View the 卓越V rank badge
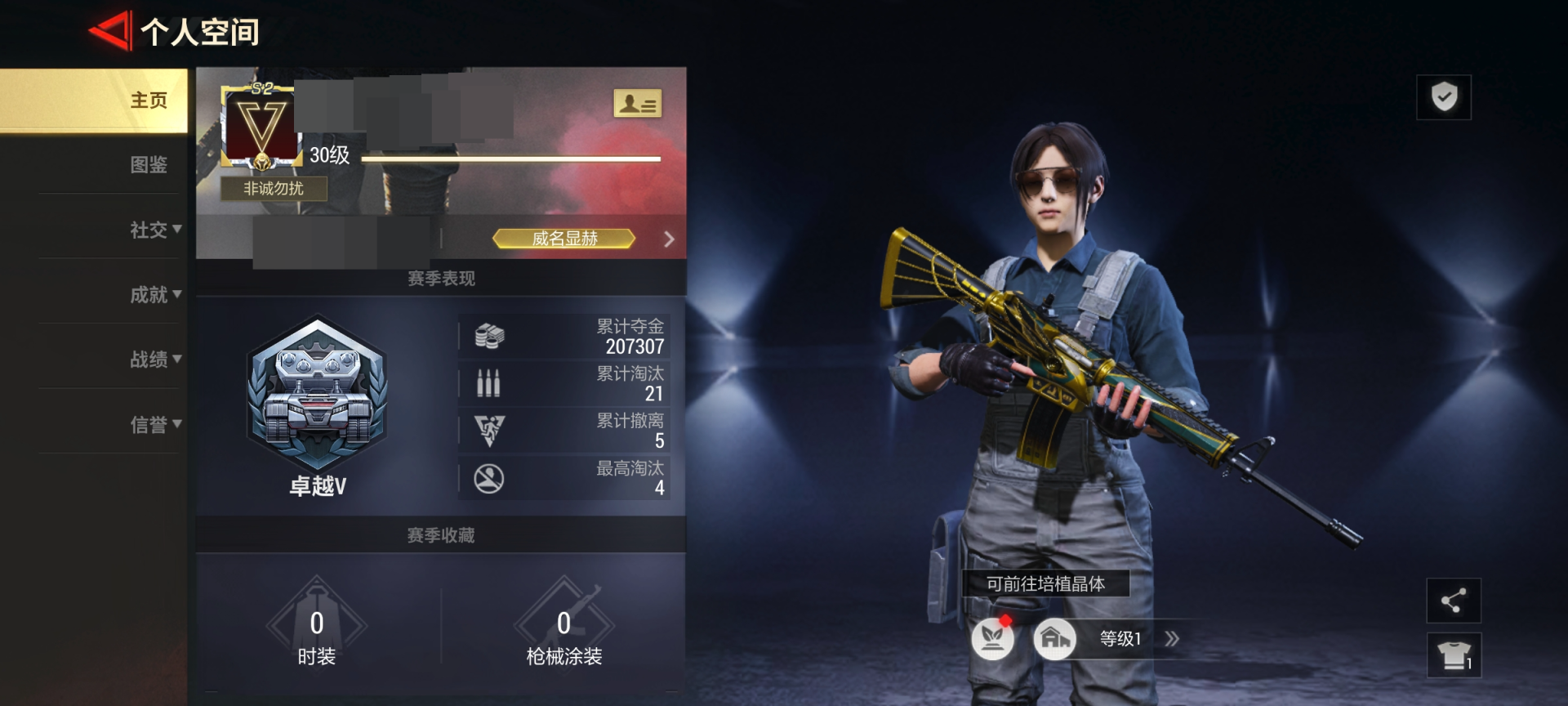This screenshot has width=1568, height=706. coord(317,396)
